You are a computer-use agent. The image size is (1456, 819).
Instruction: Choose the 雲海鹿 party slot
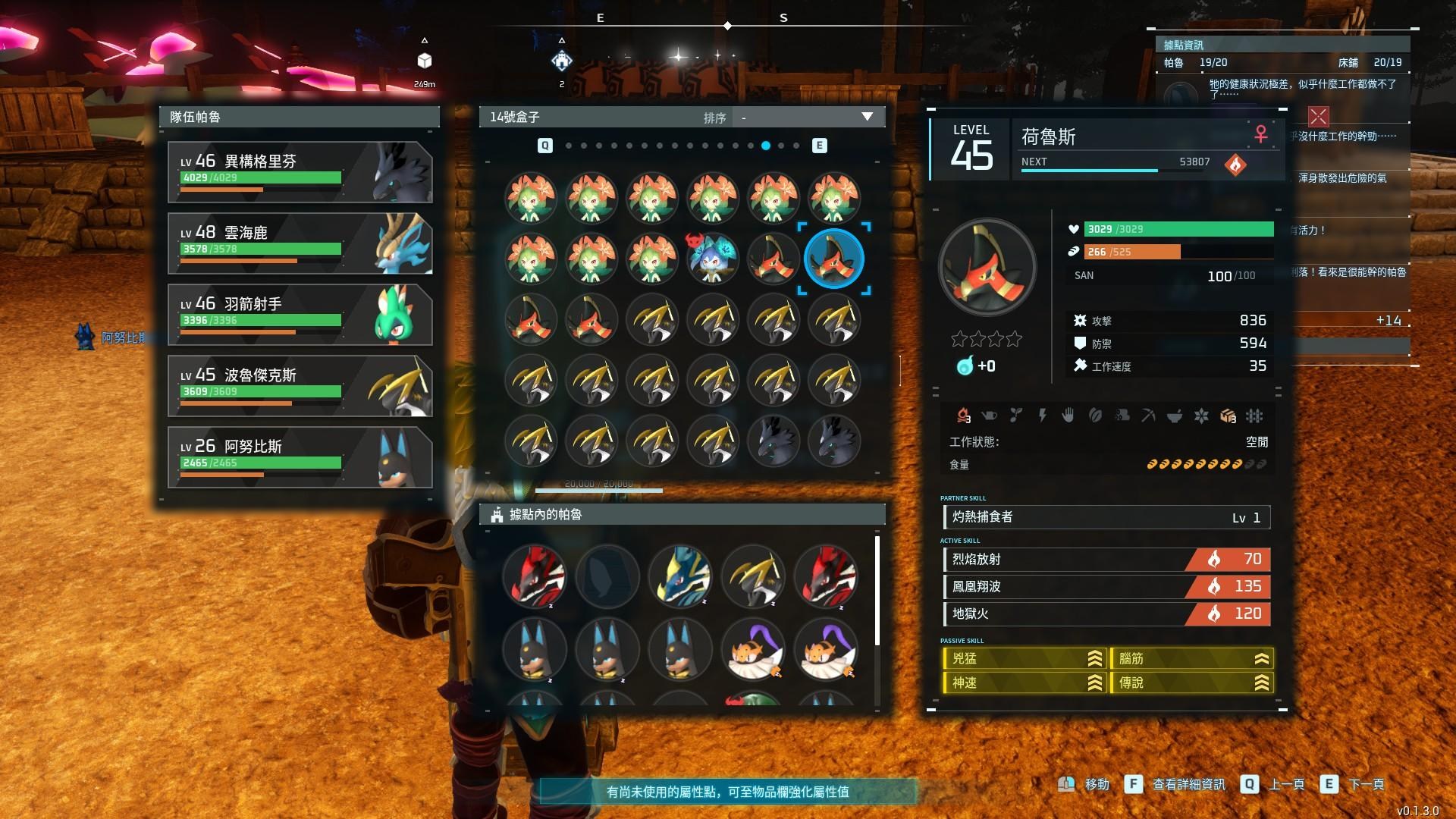click(300, 243)
